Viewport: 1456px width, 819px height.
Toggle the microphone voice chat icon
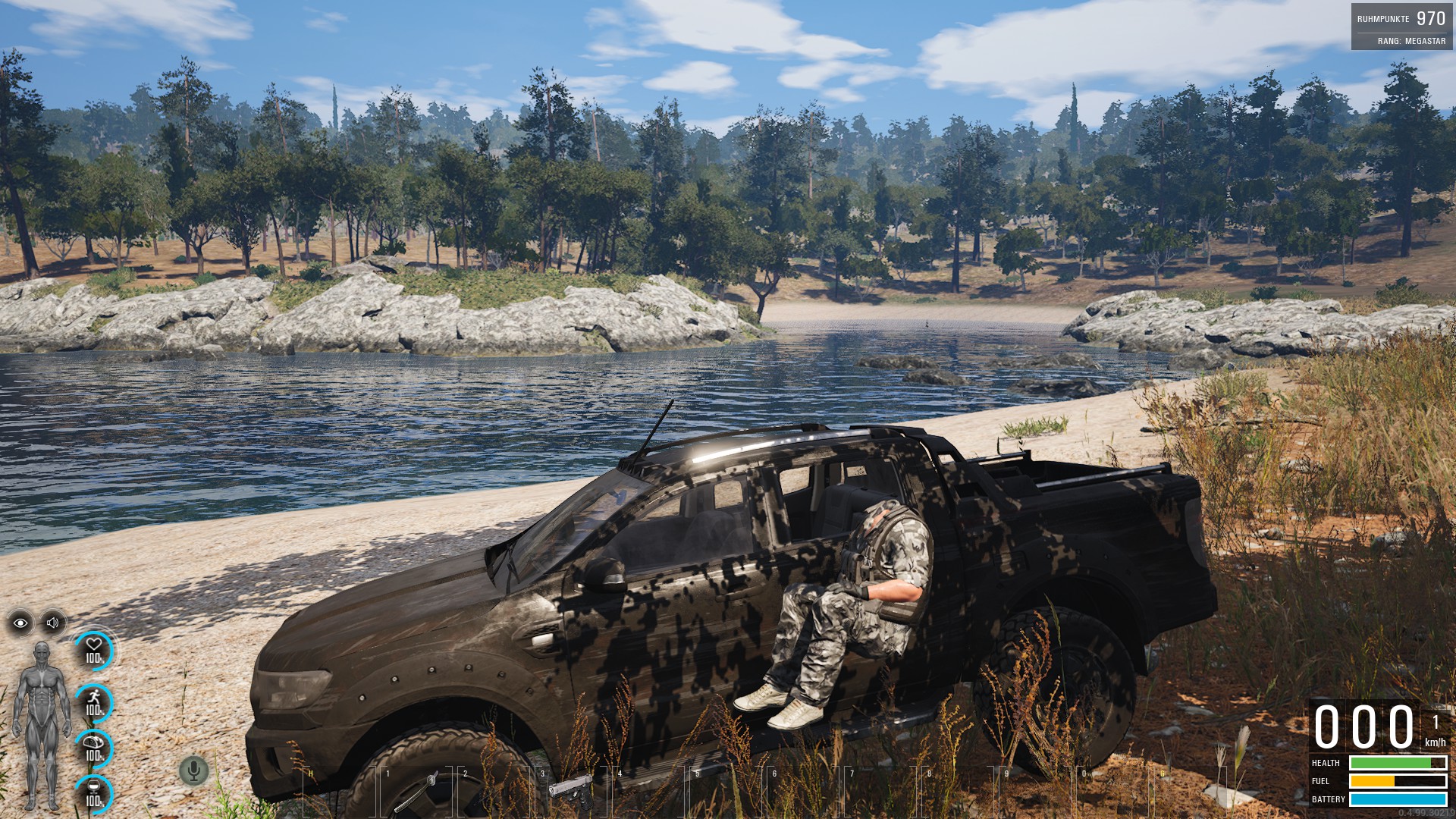pos(193,771)
